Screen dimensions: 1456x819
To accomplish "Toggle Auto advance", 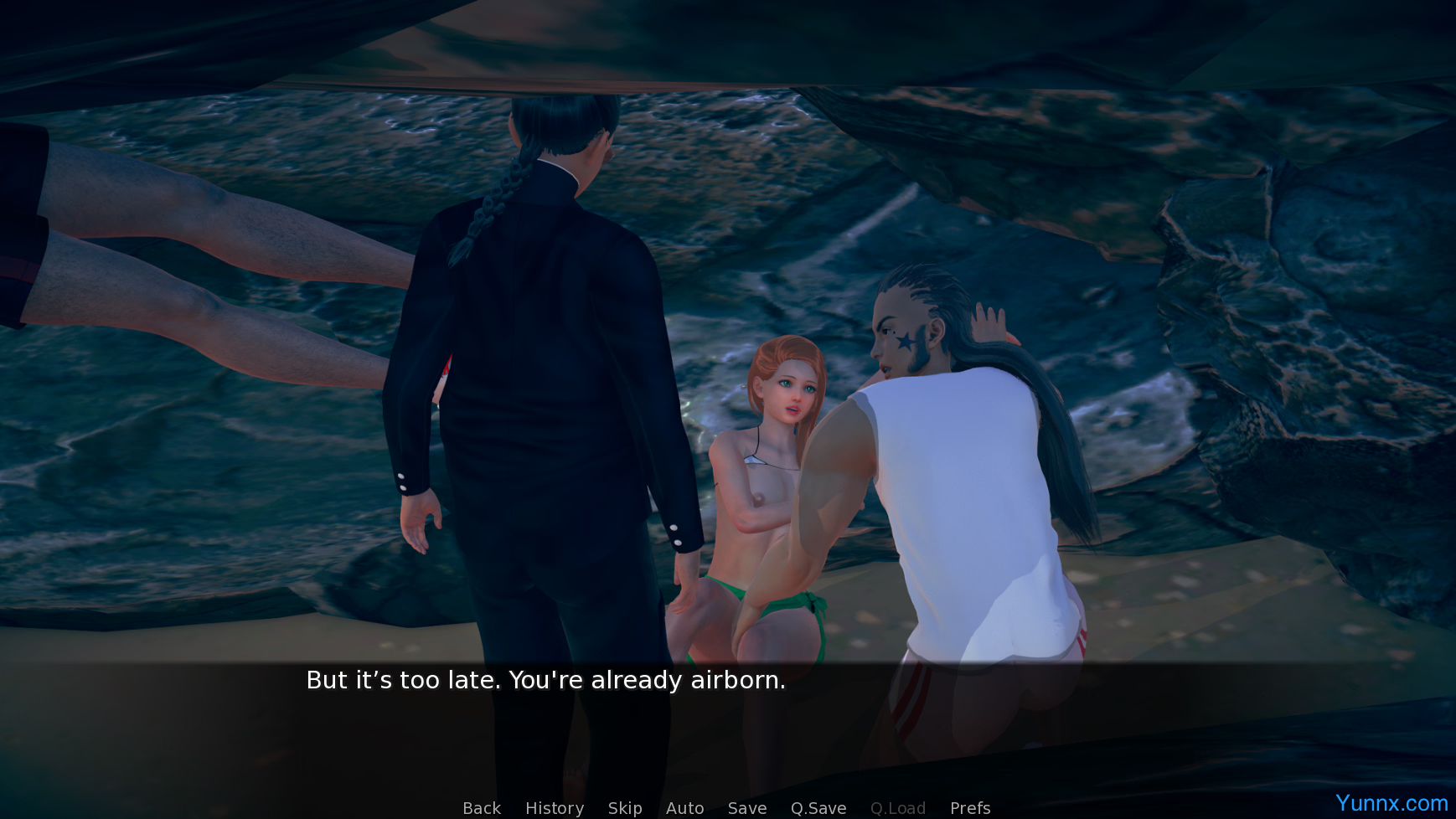I will pos(684,808).
